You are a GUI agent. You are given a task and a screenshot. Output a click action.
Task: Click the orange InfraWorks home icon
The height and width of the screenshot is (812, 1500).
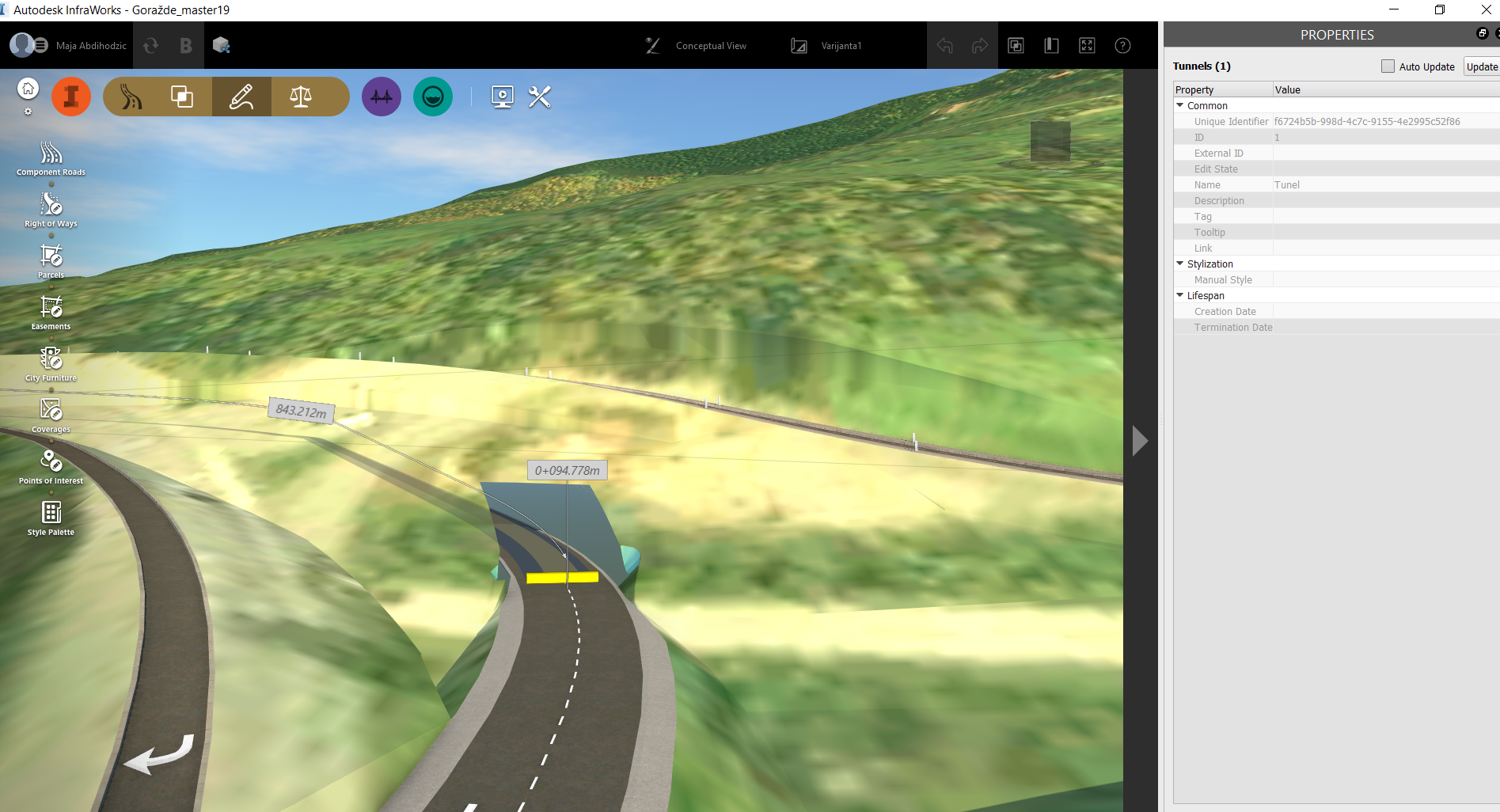[71, 96]
